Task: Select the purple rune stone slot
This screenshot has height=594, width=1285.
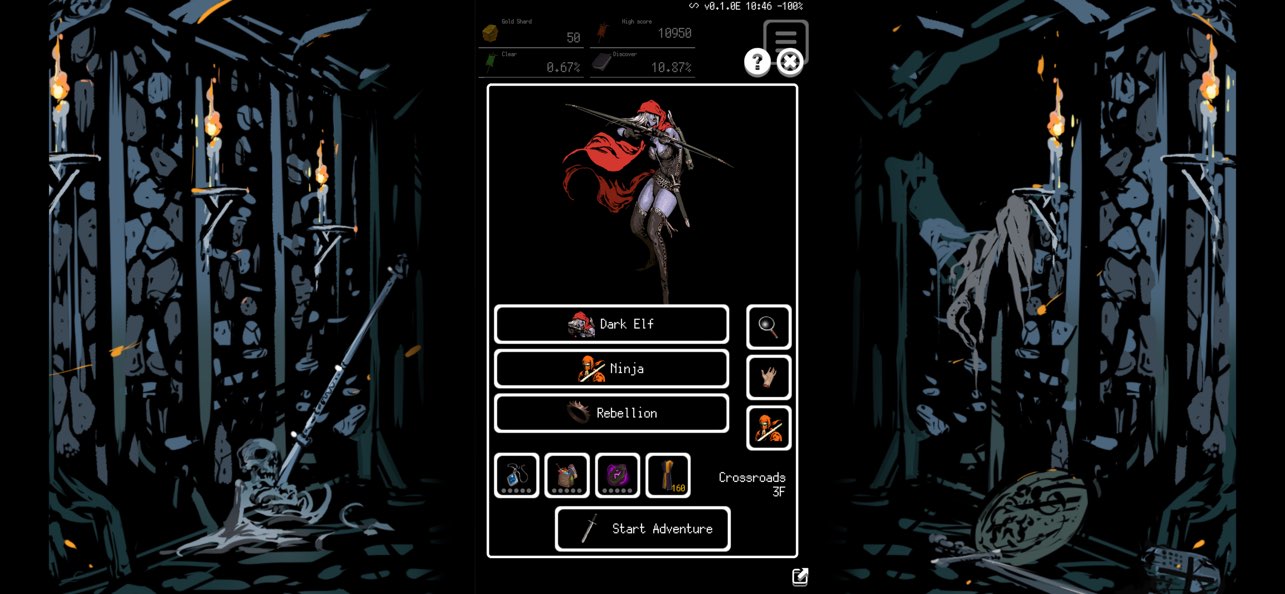Action: pos(617,475)
